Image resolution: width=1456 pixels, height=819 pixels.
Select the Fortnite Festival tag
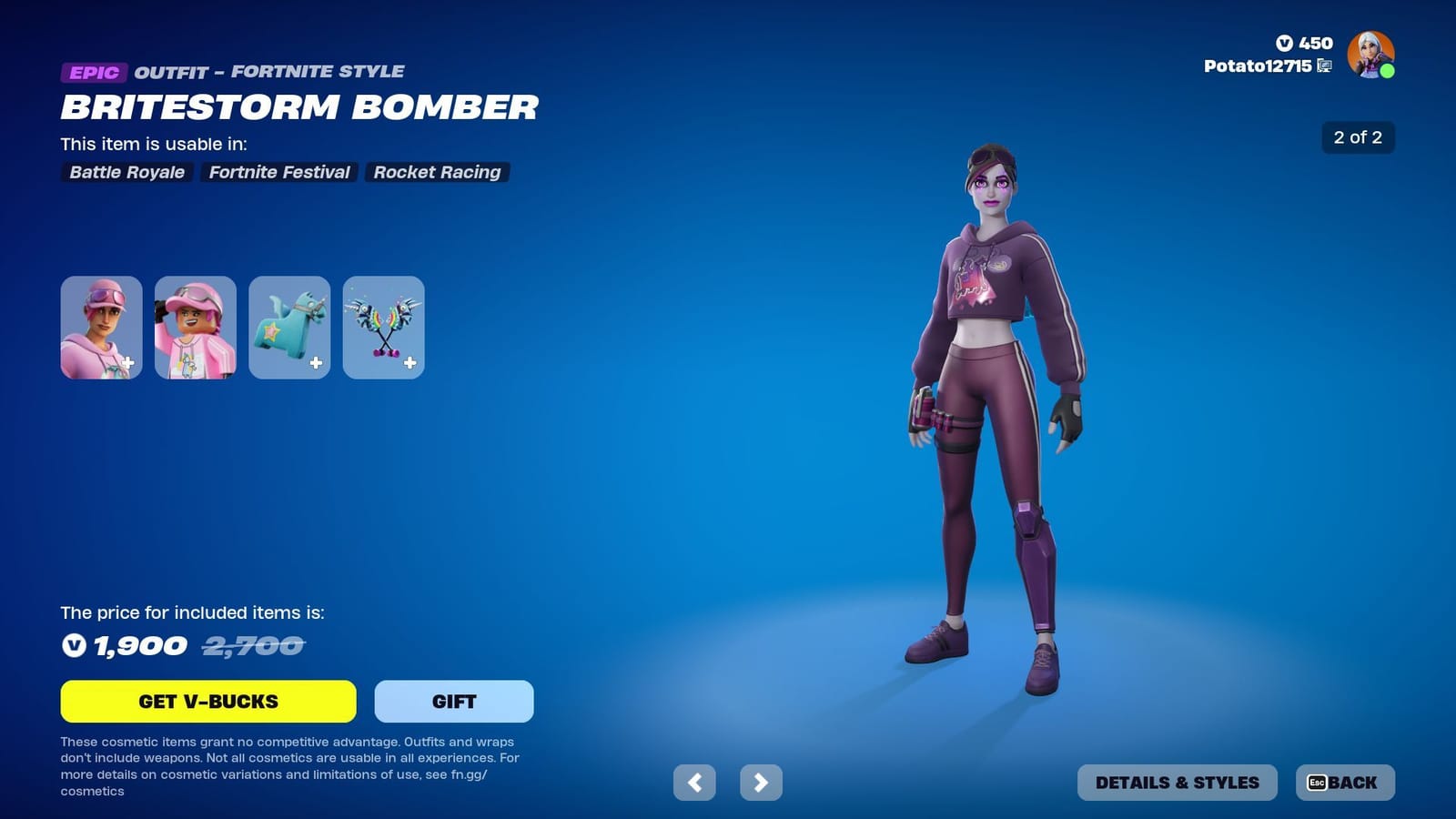coord(278,172)
